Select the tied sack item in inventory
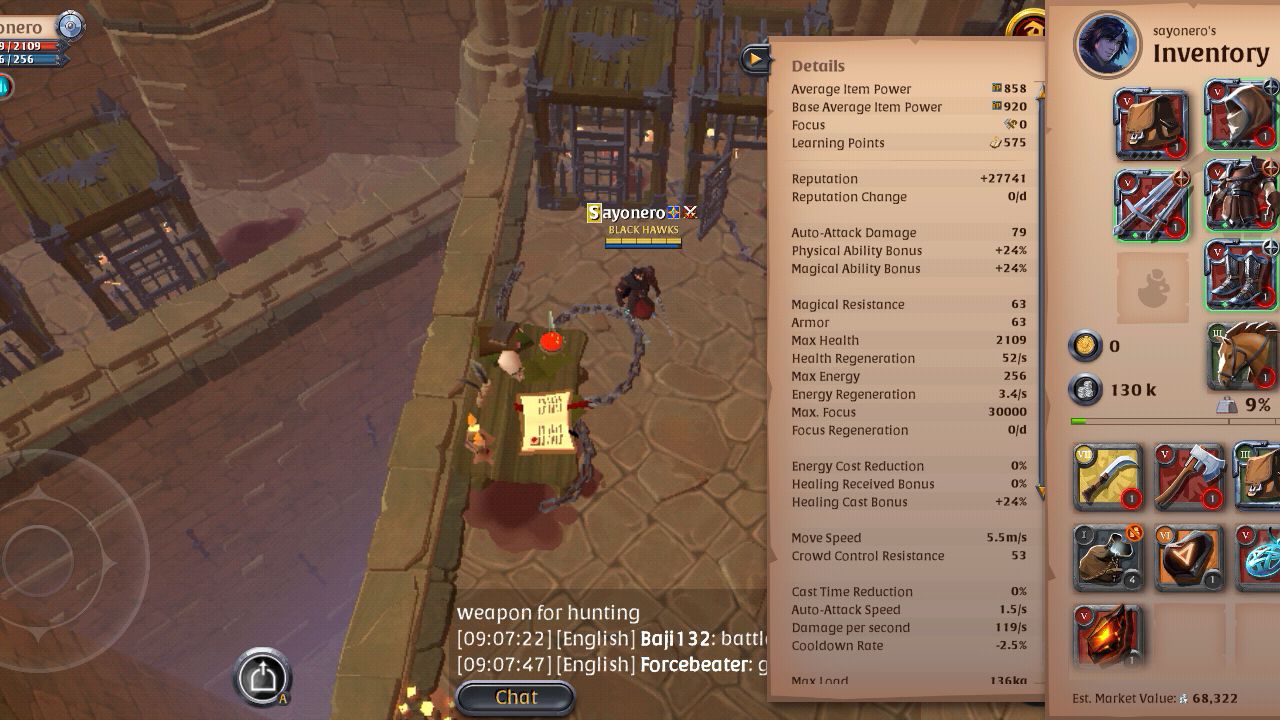 point(1108,556)
